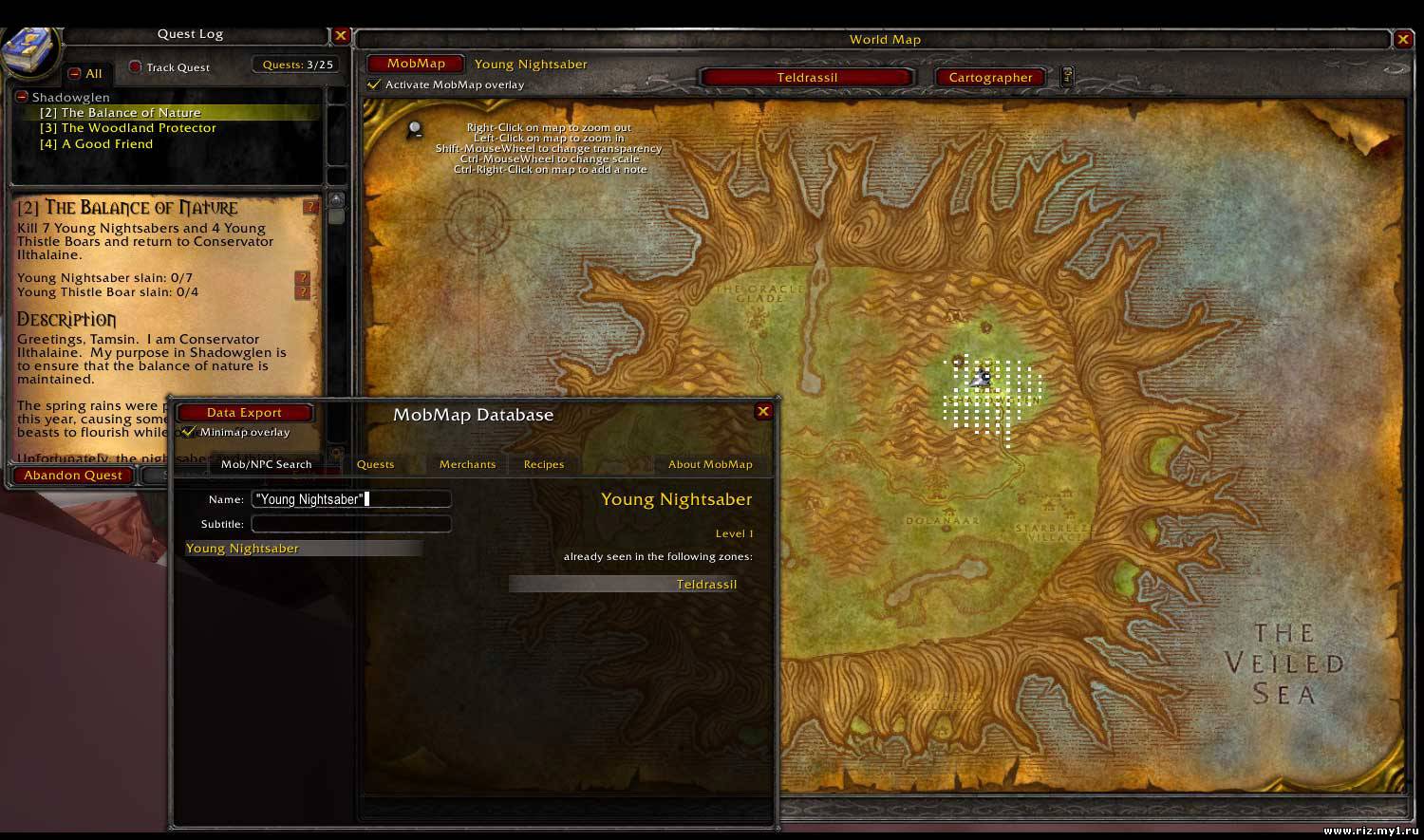Open the Teldrassil zone dropdown
The height and width of the screenshot is (840, 1424).
pyautogui.click(x=807, y=78)
